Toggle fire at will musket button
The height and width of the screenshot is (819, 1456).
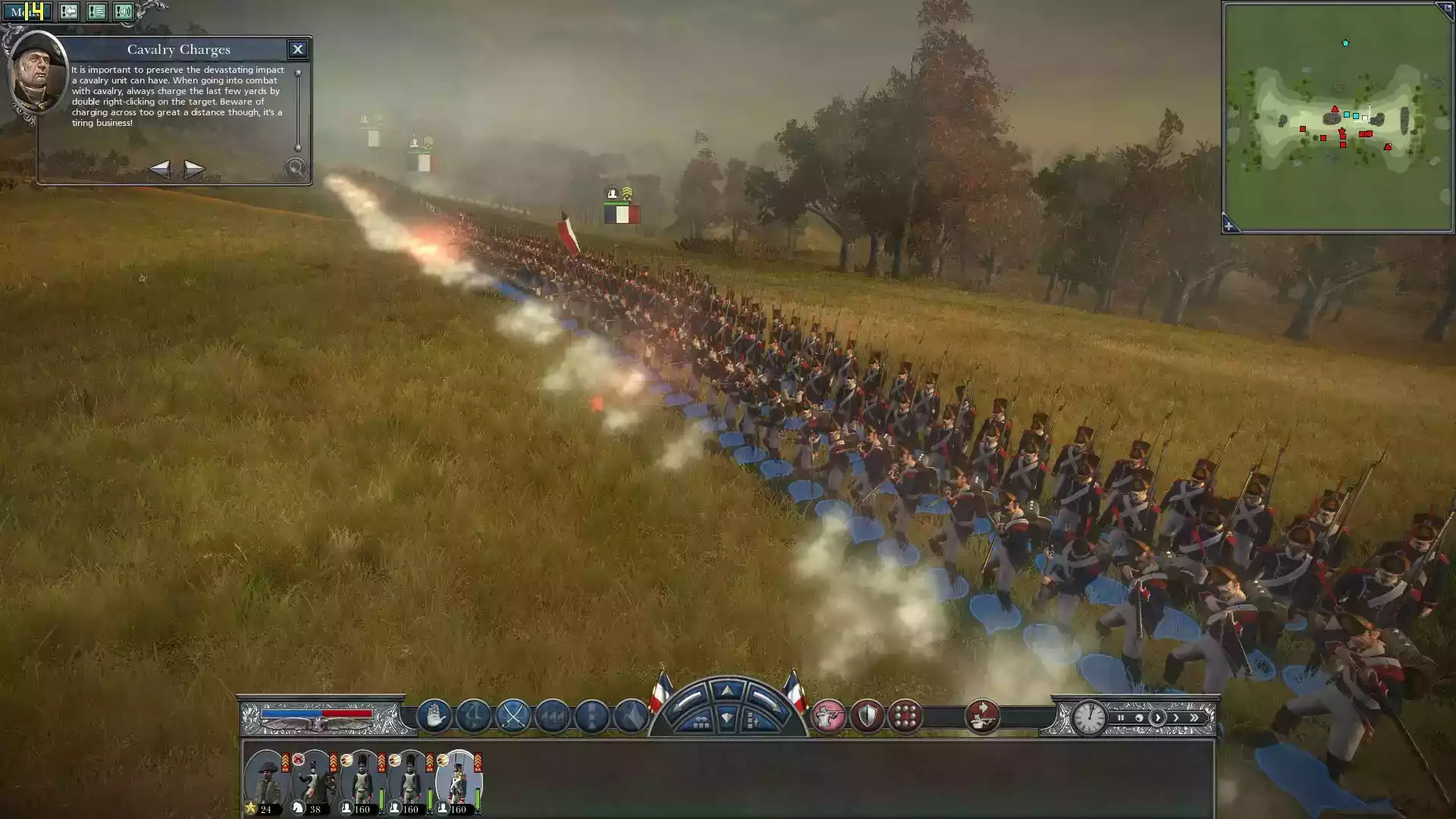(x=827, y=716)
